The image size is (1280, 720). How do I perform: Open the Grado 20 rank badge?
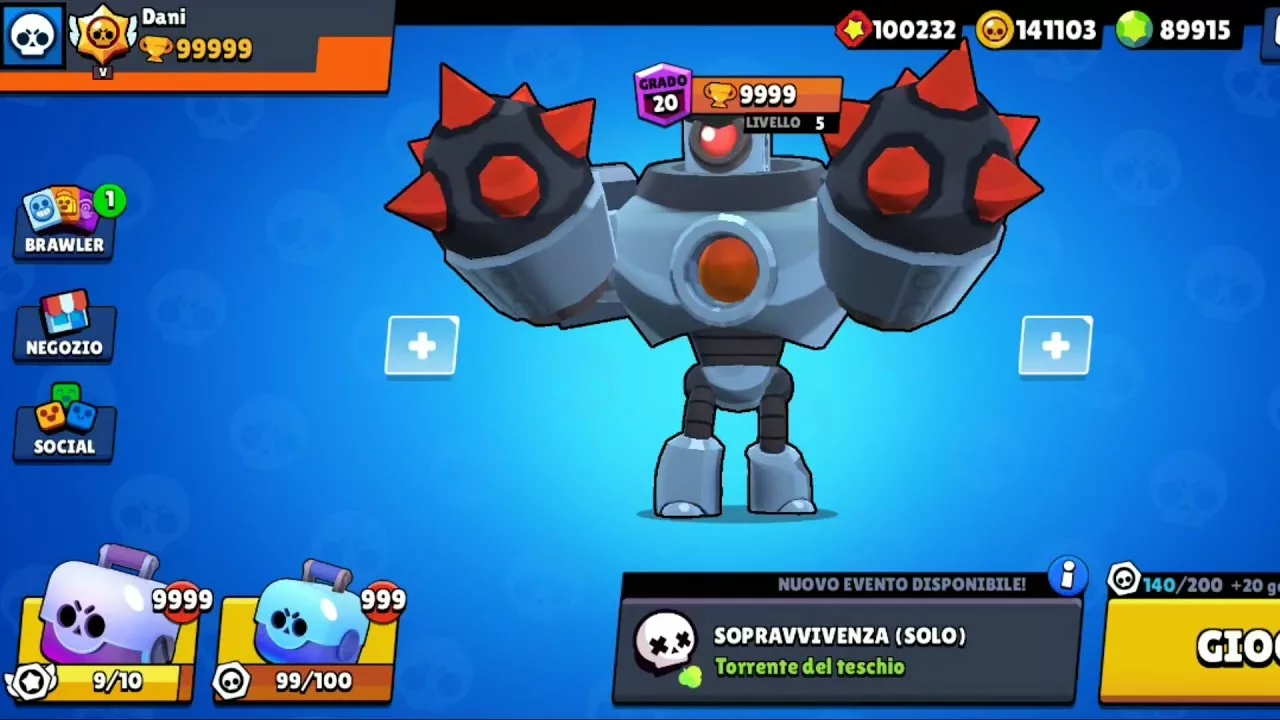click(x=664, y=95)
